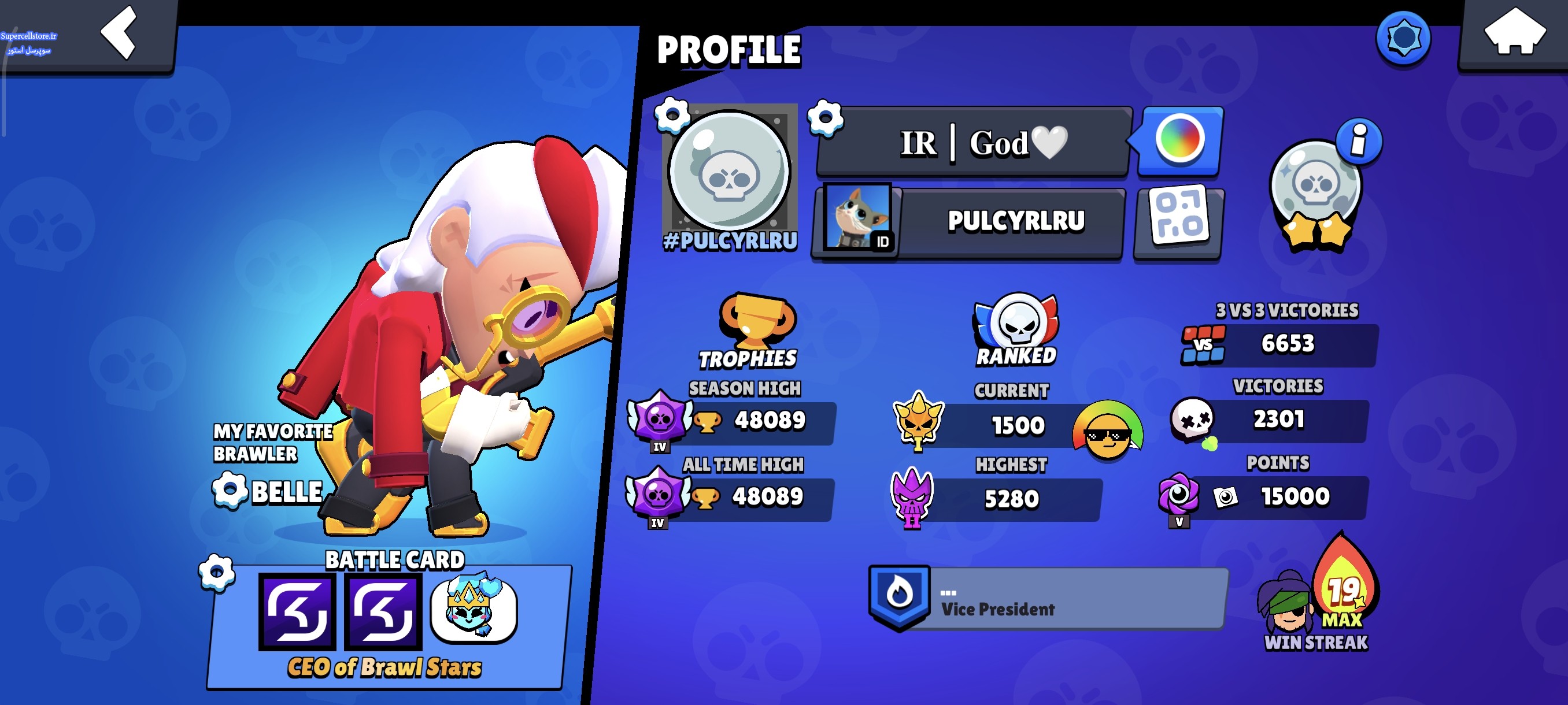
Task: Open the Vice President club banner
Action: click(1047, 599)
